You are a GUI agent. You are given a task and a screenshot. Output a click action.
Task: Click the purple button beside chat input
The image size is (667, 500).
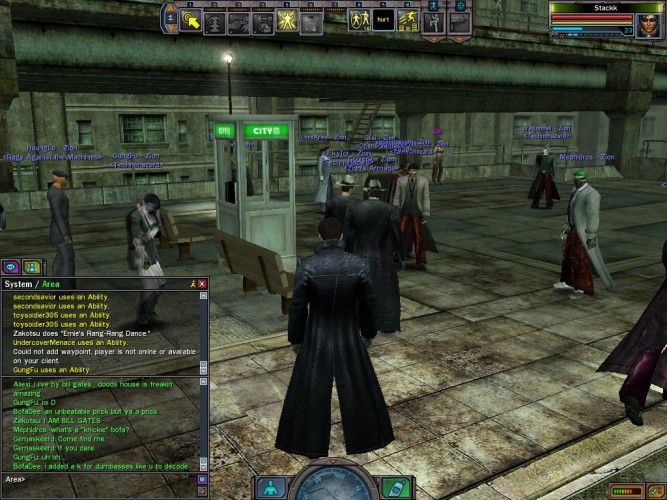202,479
